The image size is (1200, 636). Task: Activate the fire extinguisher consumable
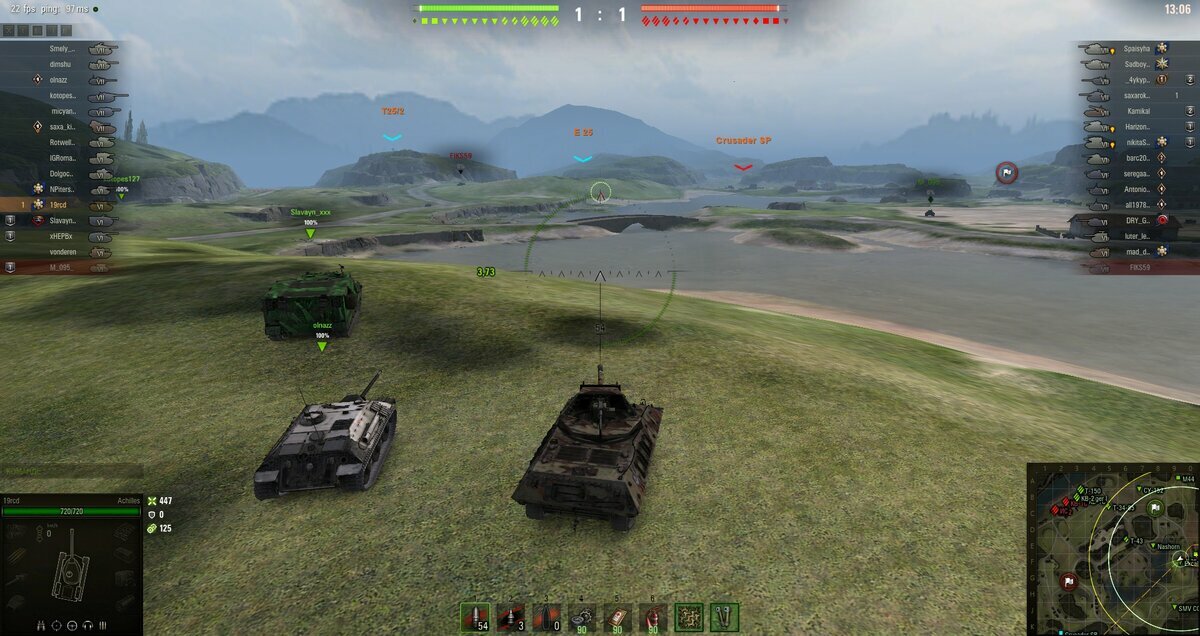[x=653, y=617]
